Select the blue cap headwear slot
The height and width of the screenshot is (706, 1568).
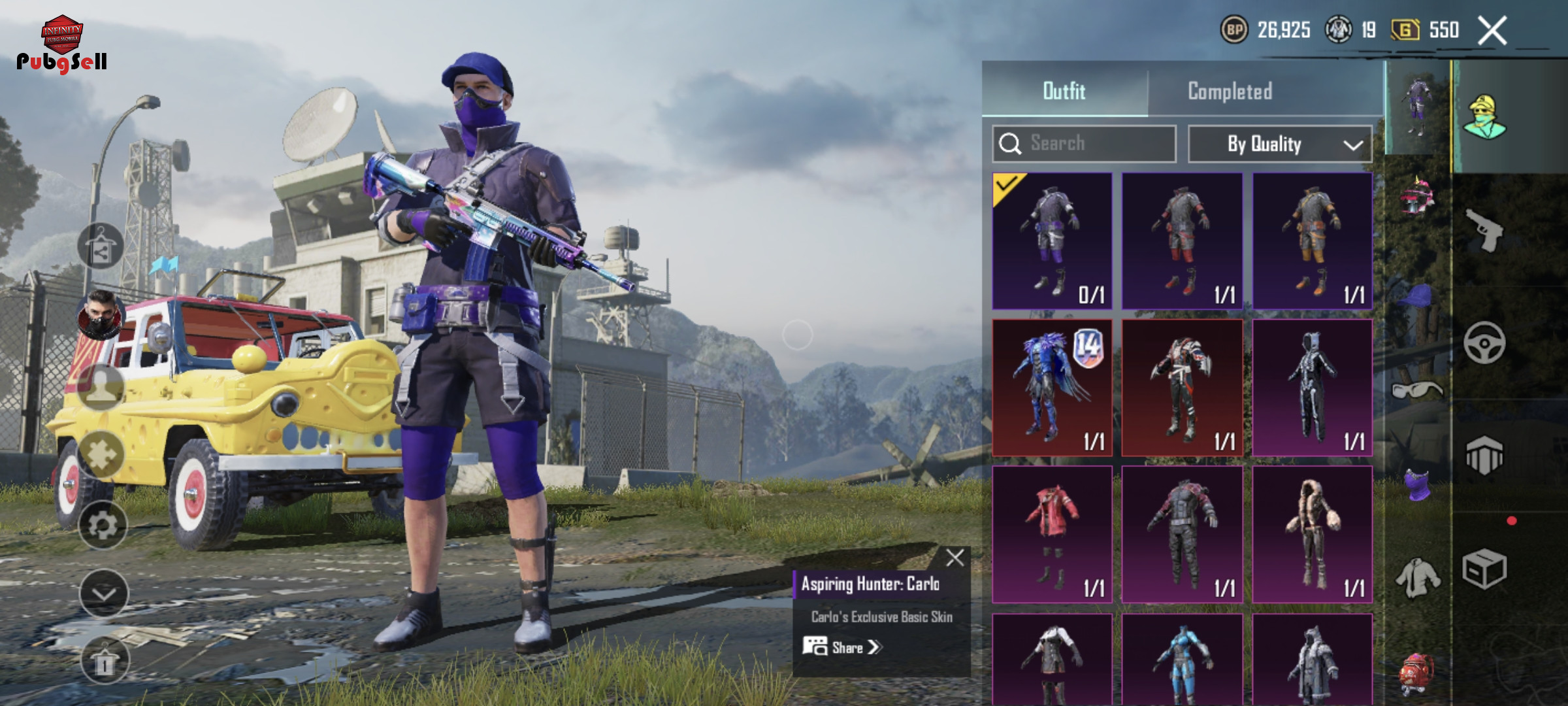(x=1416, y=297)
